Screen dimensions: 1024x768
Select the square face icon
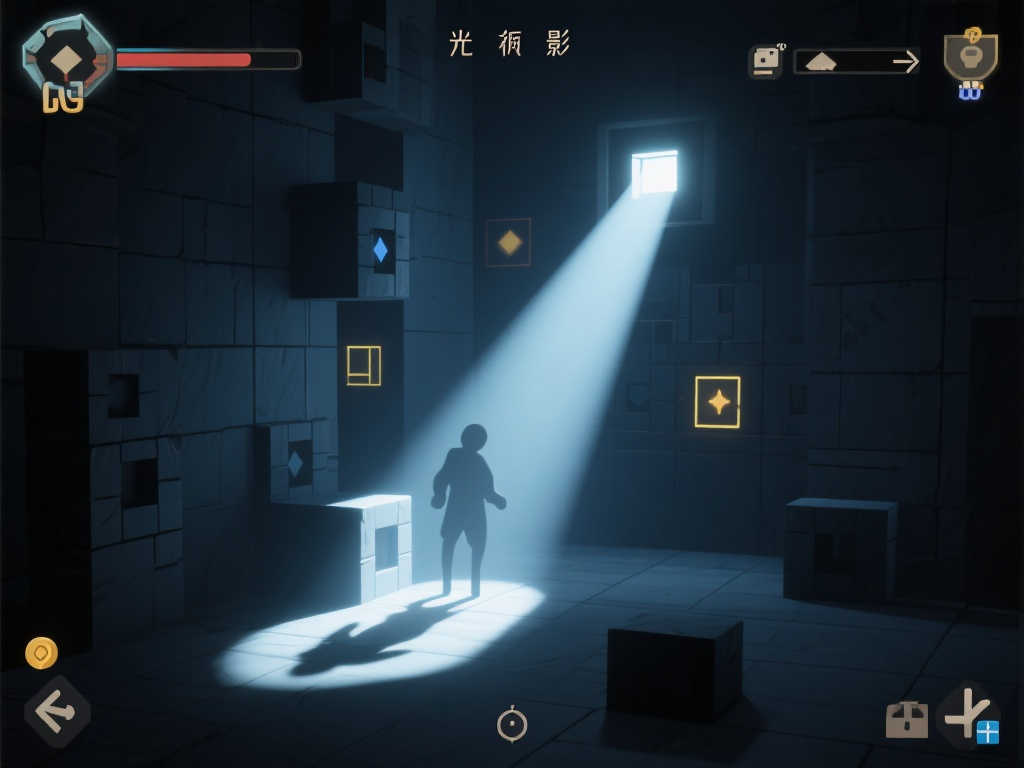(765, 62)
